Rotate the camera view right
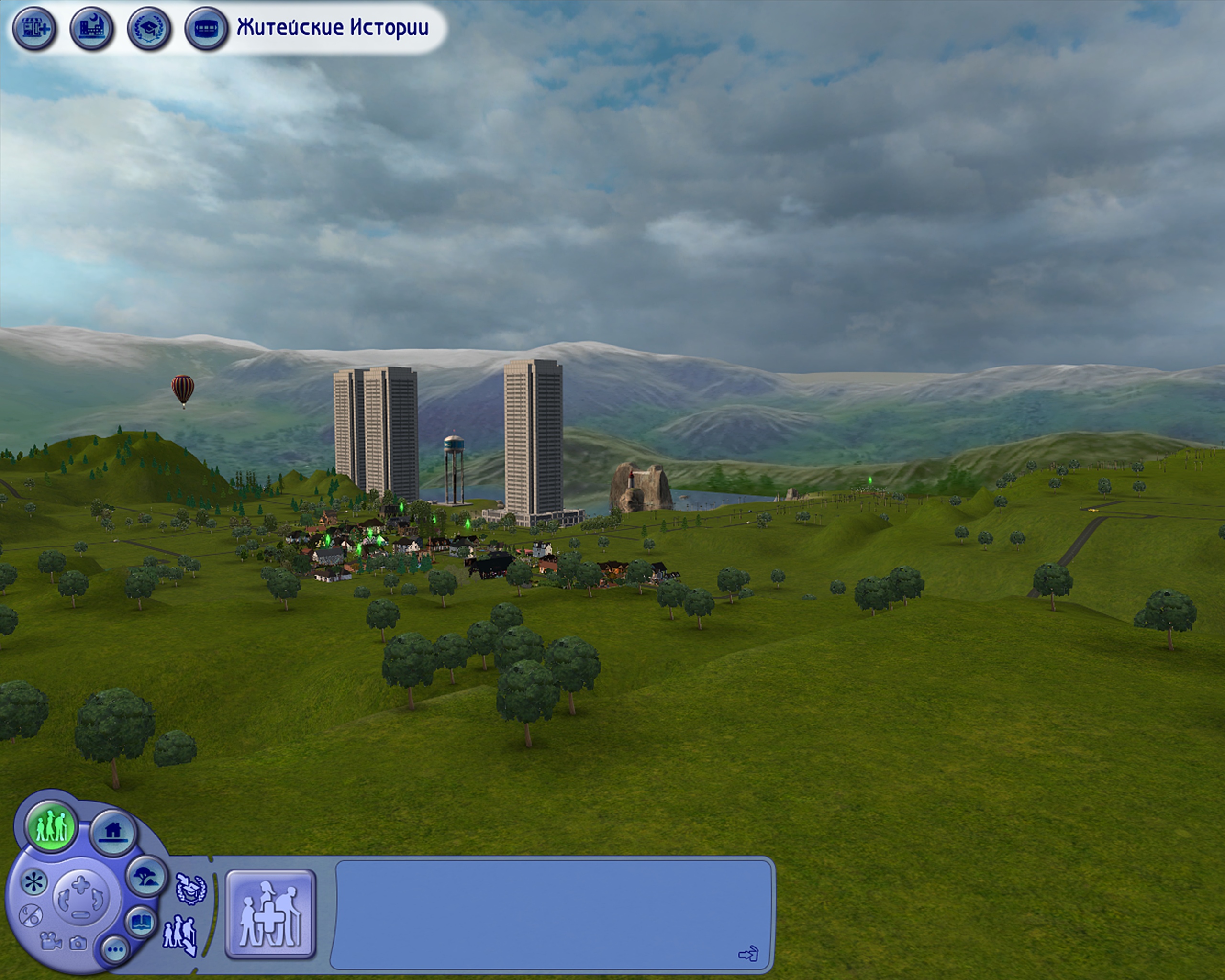This screenshot has height=980, width=1225. tap(98, 899)
